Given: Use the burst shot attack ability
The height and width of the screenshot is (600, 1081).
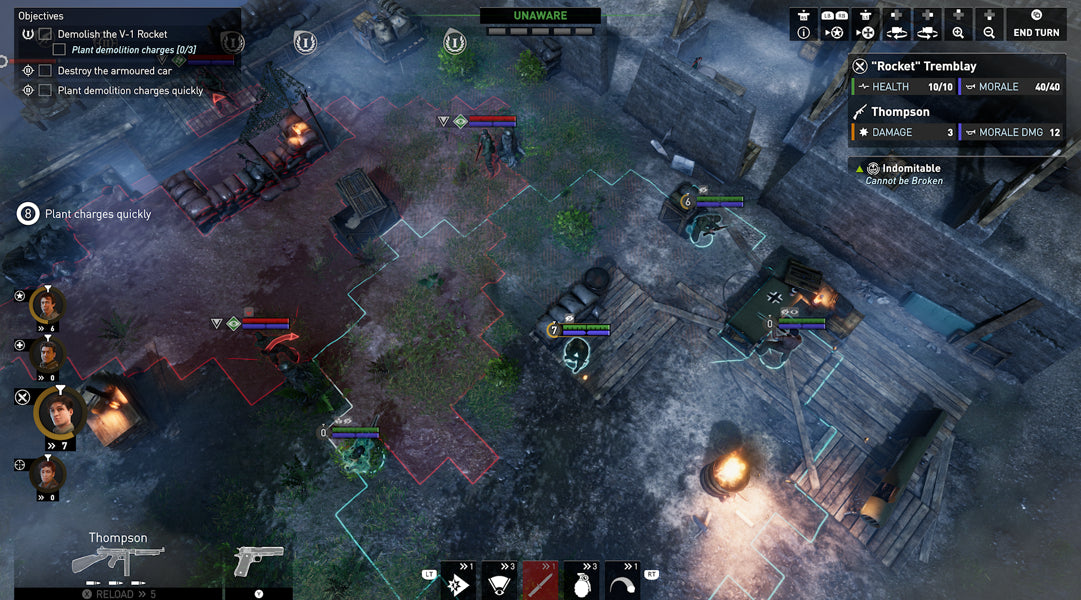Looking at the screenshot, I should (x=458, y=580).
